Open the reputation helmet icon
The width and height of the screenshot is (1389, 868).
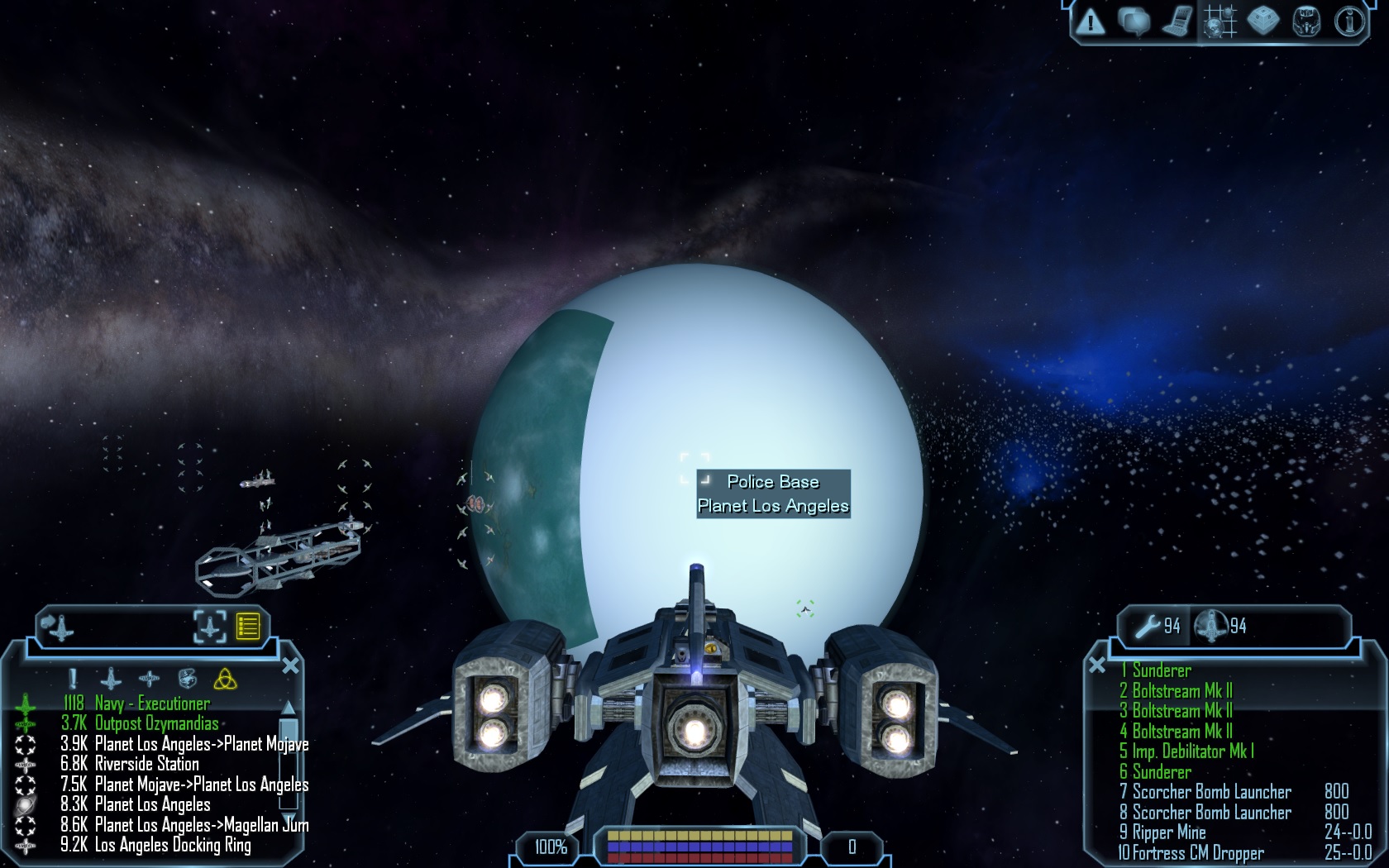click(x=1306, y=21)
